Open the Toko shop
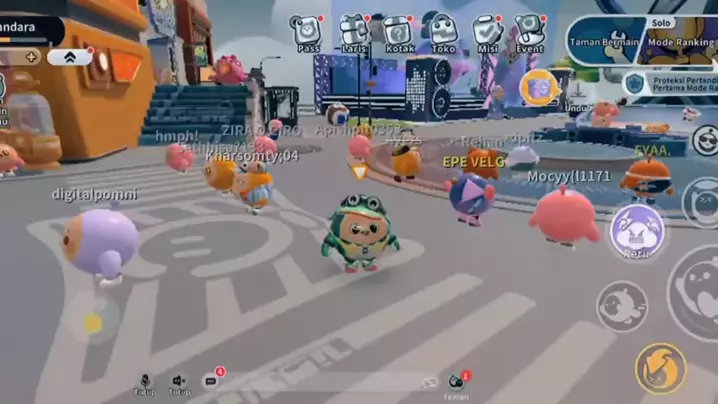Viewport: 718px width, 404px height. tap(441, 32)
